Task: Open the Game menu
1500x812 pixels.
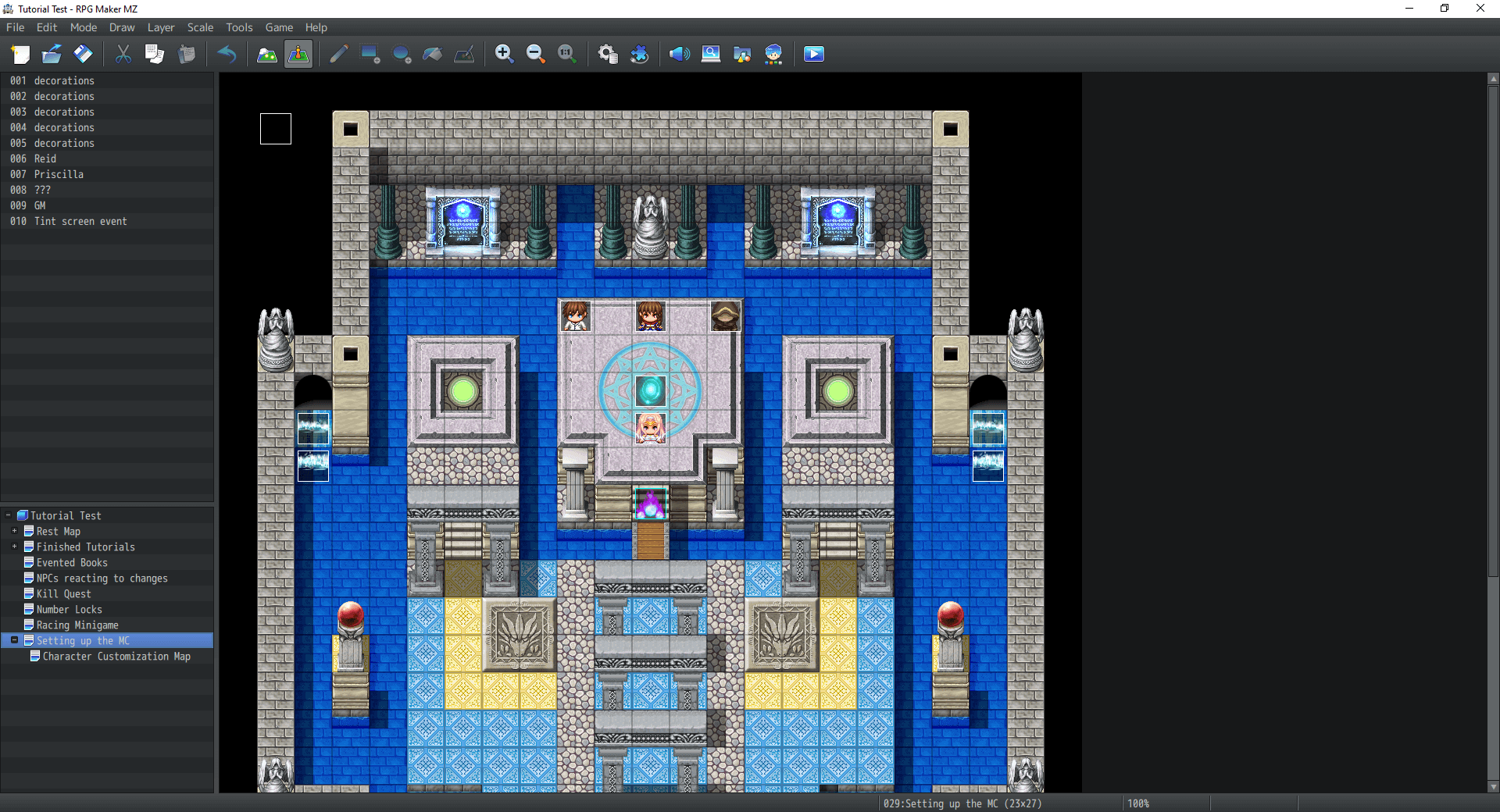Action: pos(279,27)
